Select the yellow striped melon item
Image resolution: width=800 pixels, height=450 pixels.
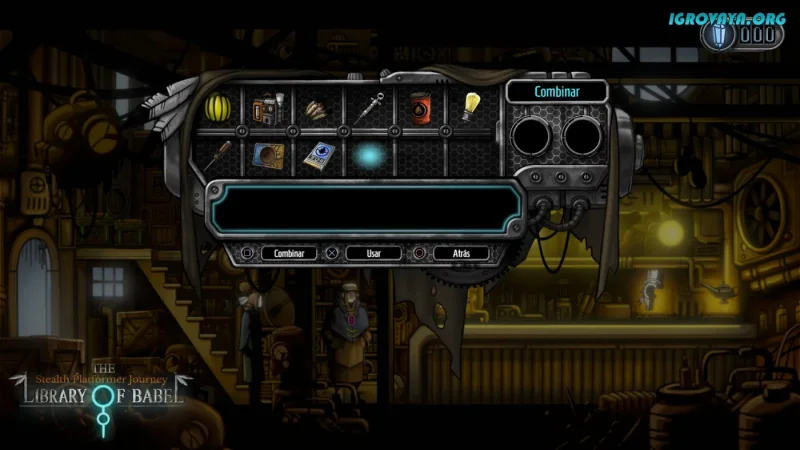[217, 105]
